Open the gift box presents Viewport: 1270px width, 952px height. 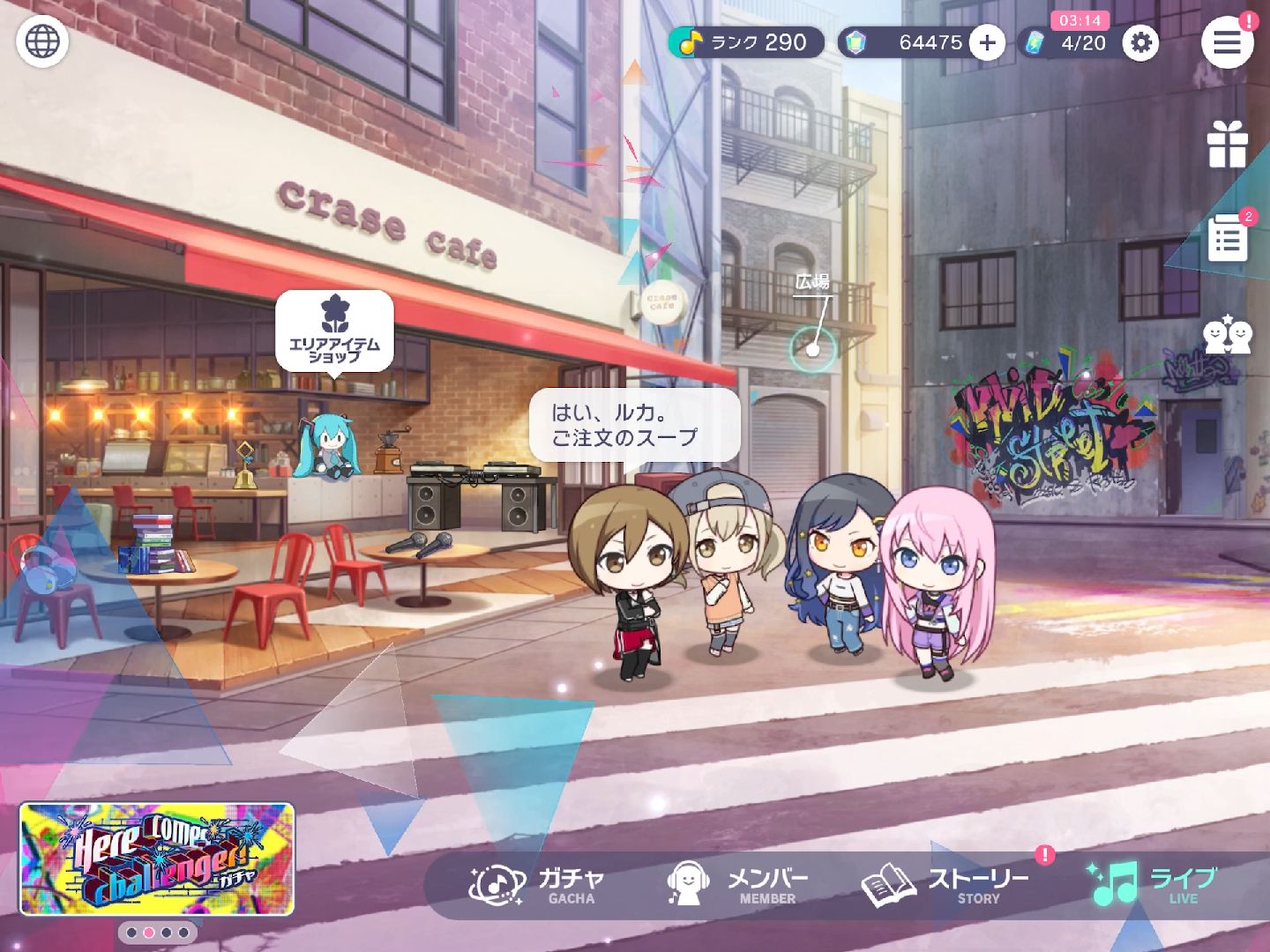pos(1227,145)
